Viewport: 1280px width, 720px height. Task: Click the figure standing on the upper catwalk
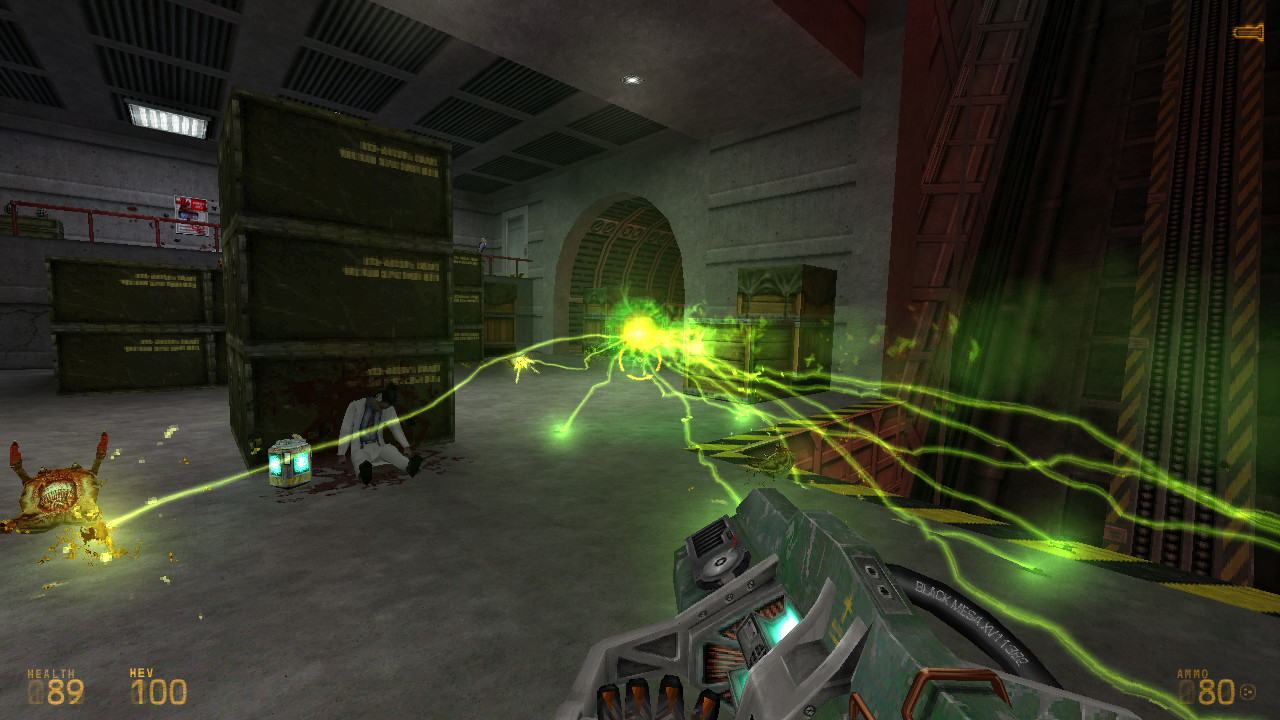pos(483,245)
